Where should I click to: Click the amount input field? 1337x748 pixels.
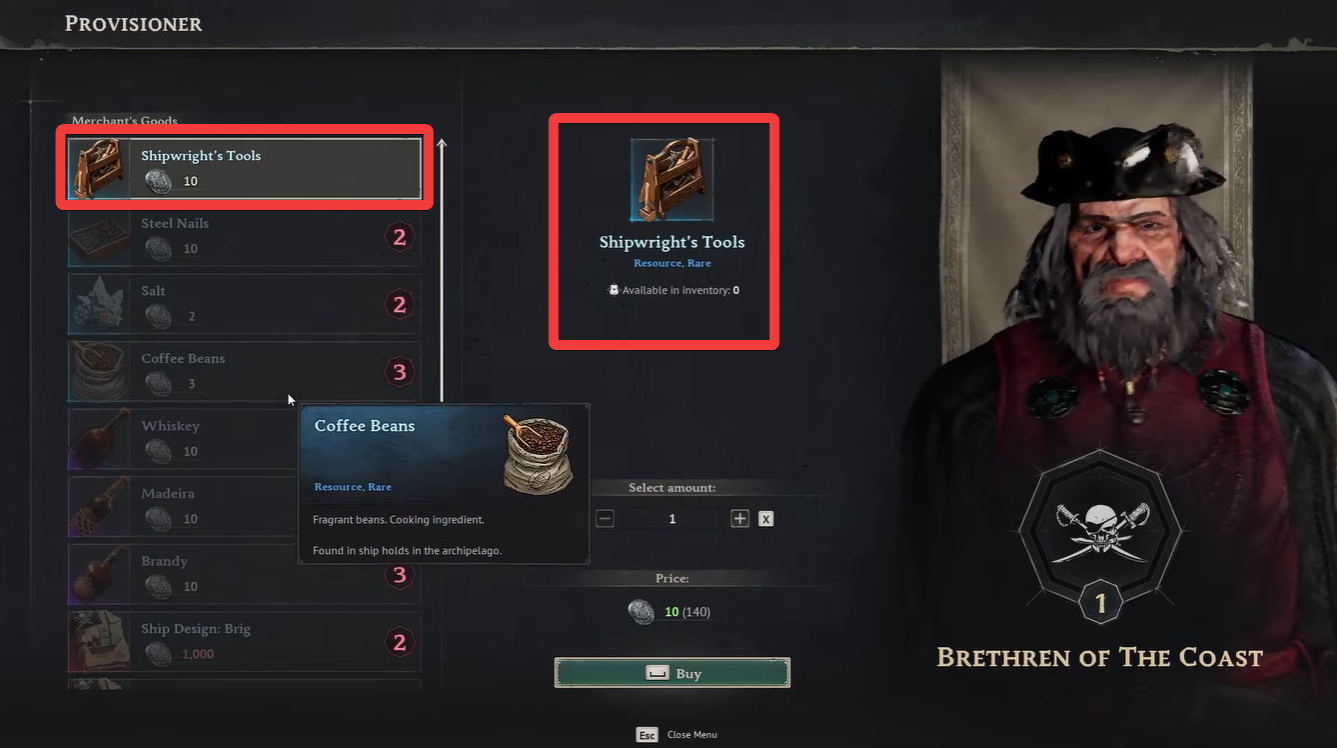[672, 518]
